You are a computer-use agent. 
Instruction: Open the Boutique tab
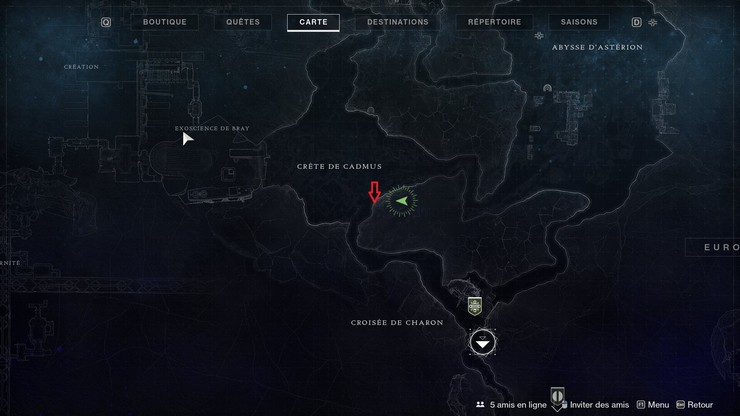point(165,22)
